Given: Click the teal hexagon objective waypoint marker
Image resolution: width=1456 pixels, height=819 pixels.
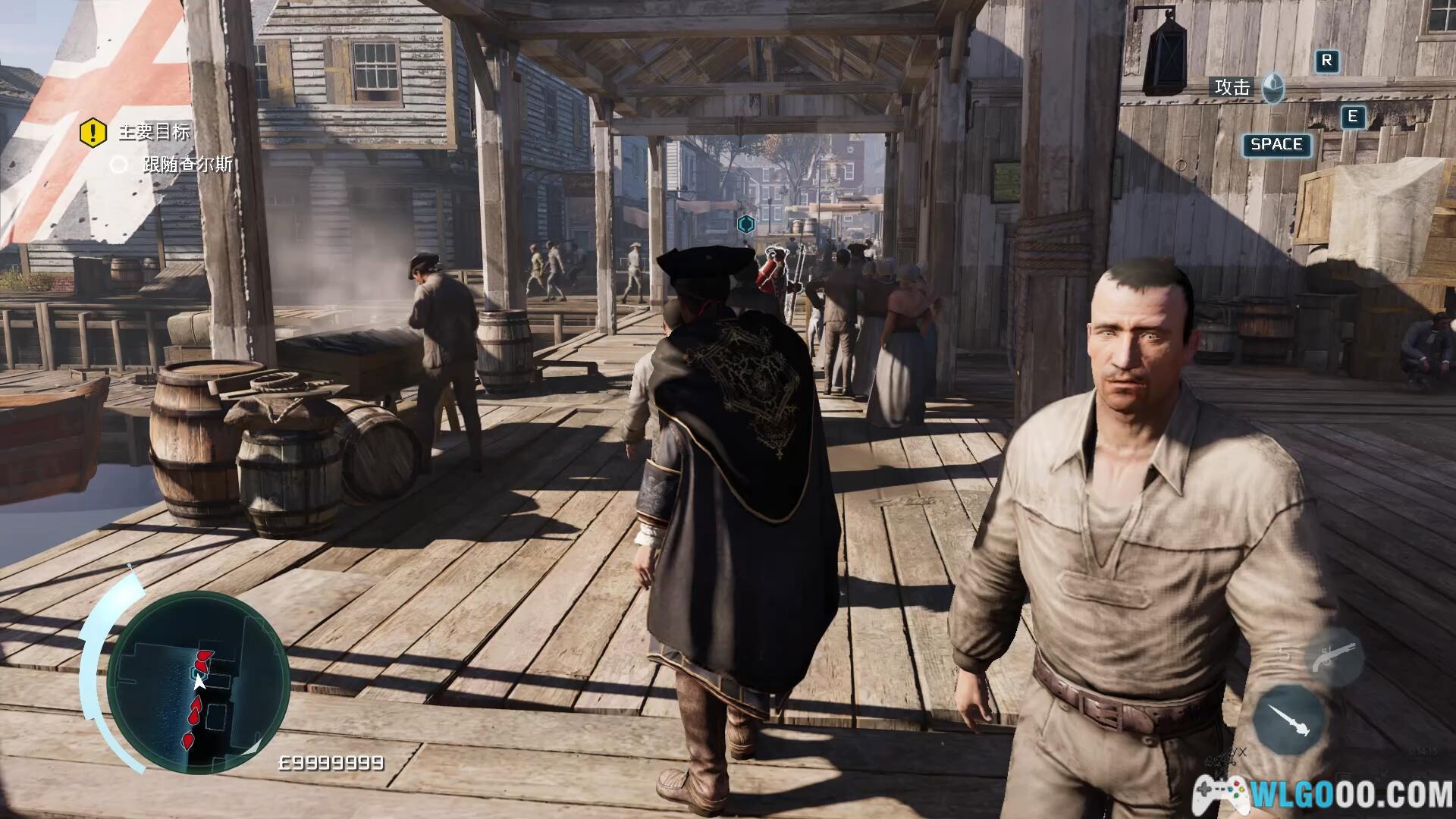Looking at the screenshot, I should [x=745, y=224].
